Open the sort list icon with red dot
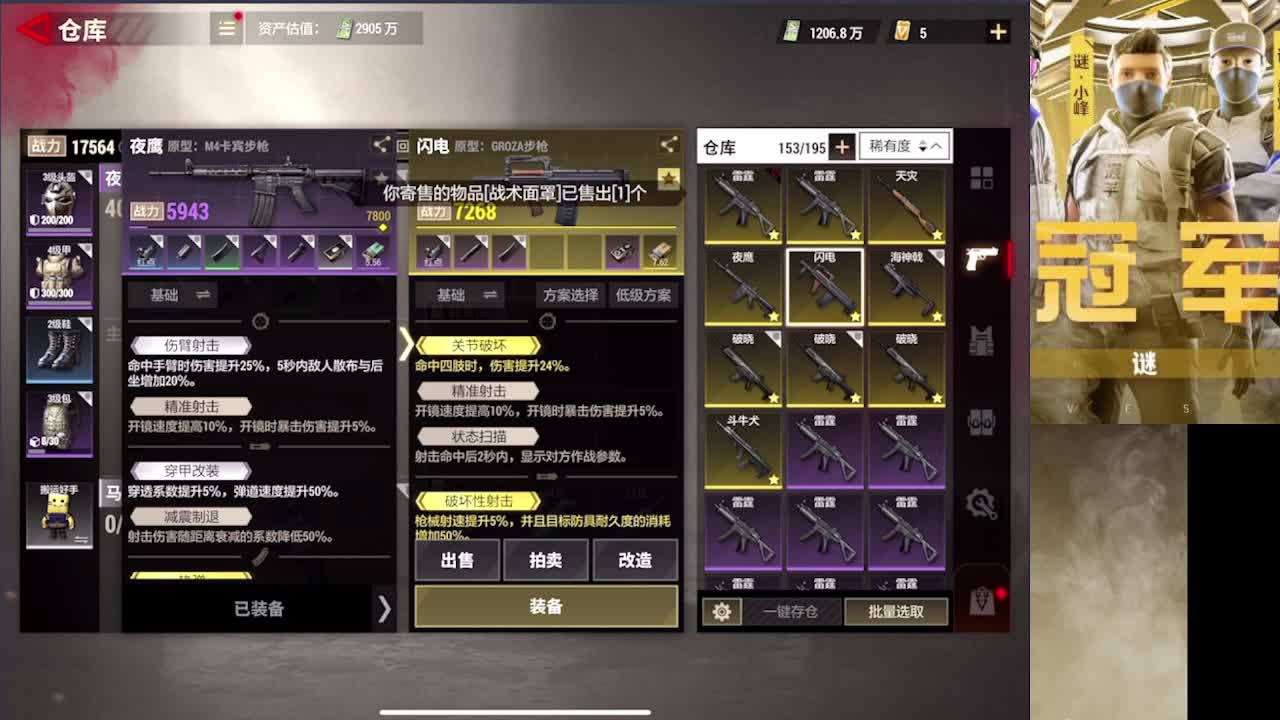Viewport: 1280px width, 720px height. click(226, 29)
